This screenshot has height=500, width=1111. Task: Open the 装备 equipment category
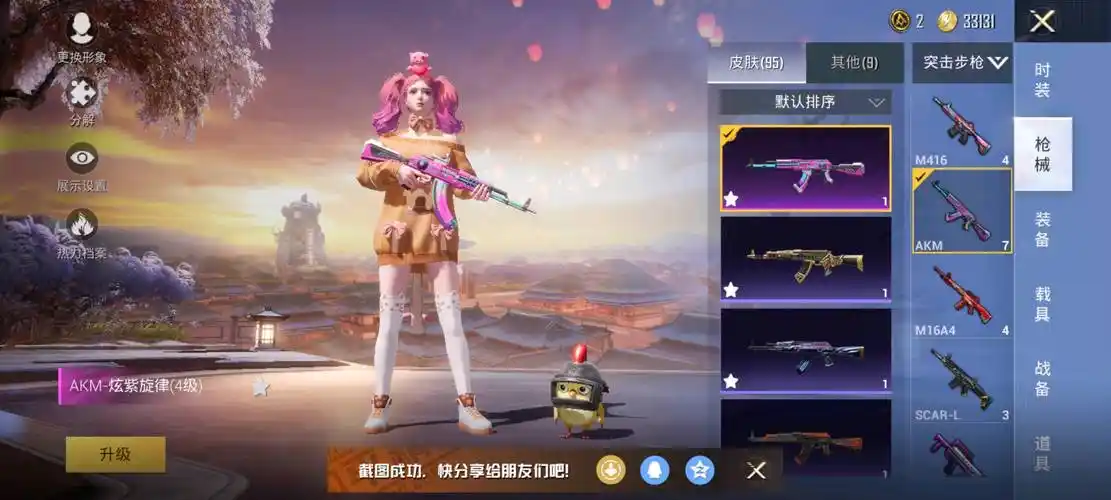point(1042,229)
